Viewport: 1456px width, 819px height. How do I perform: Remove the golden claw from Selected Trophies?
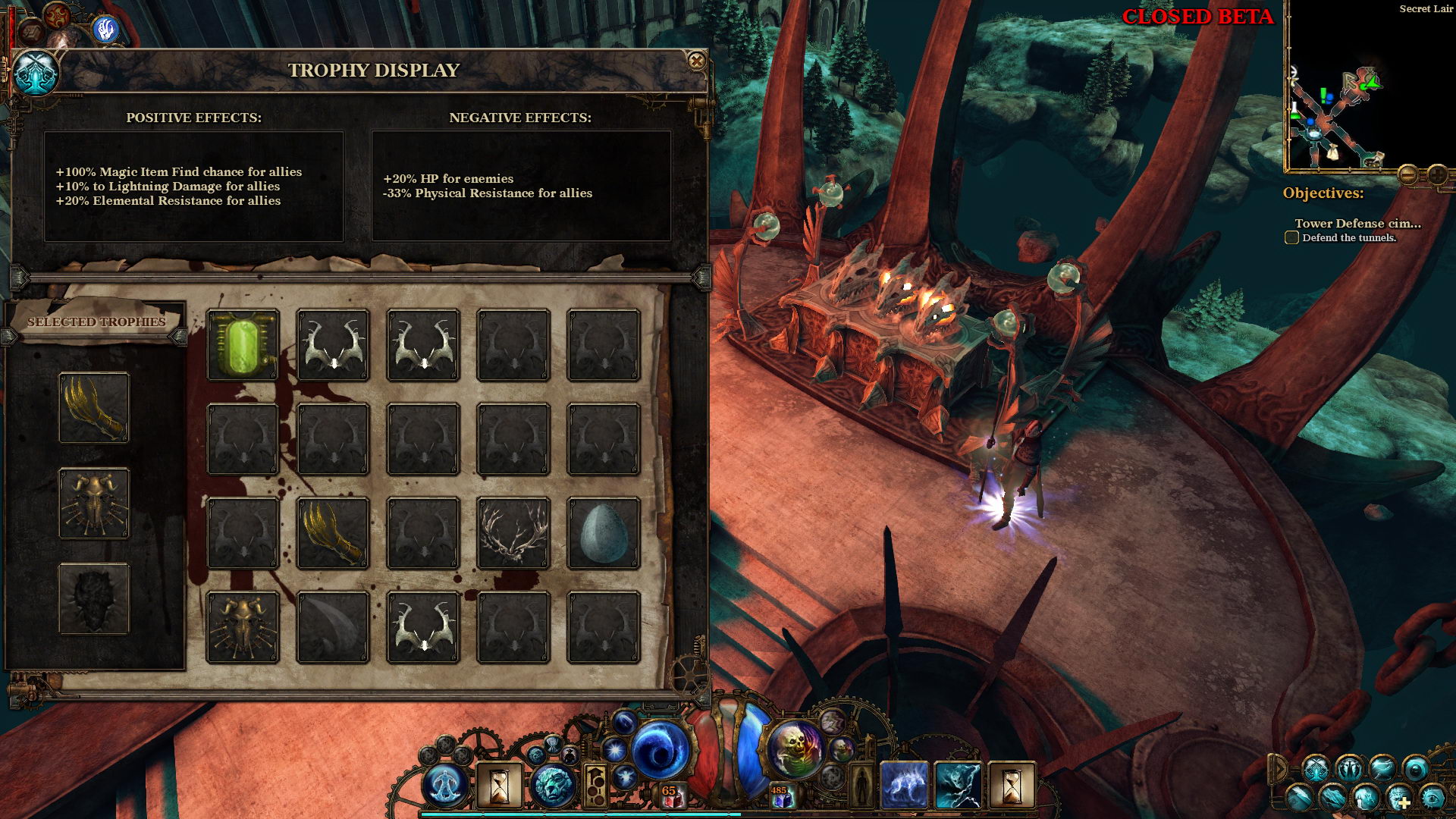(94, 408)
